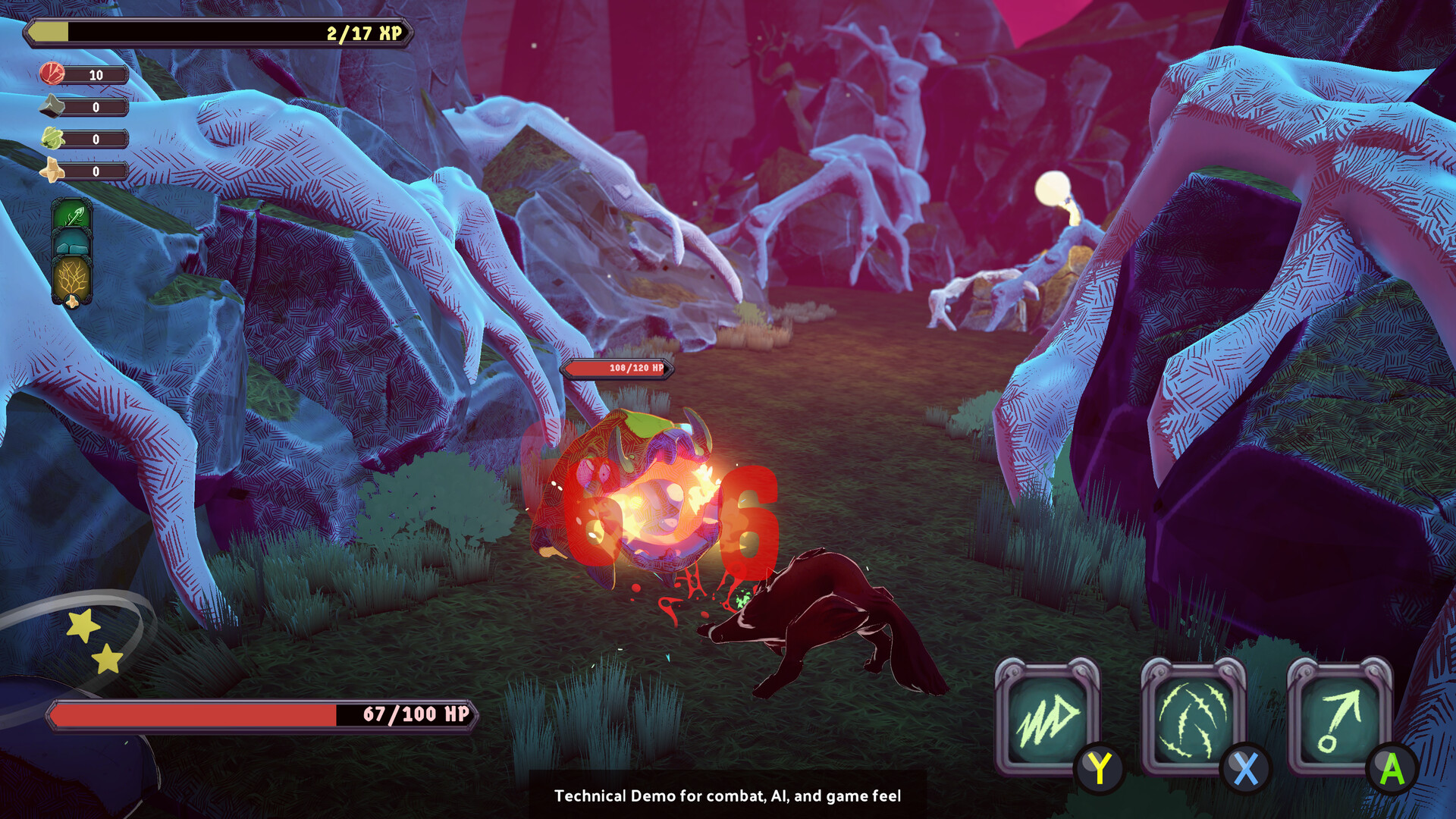Select the grey stone resource icon
This screenshot has width=1456, height=819.
click(52, 106)
